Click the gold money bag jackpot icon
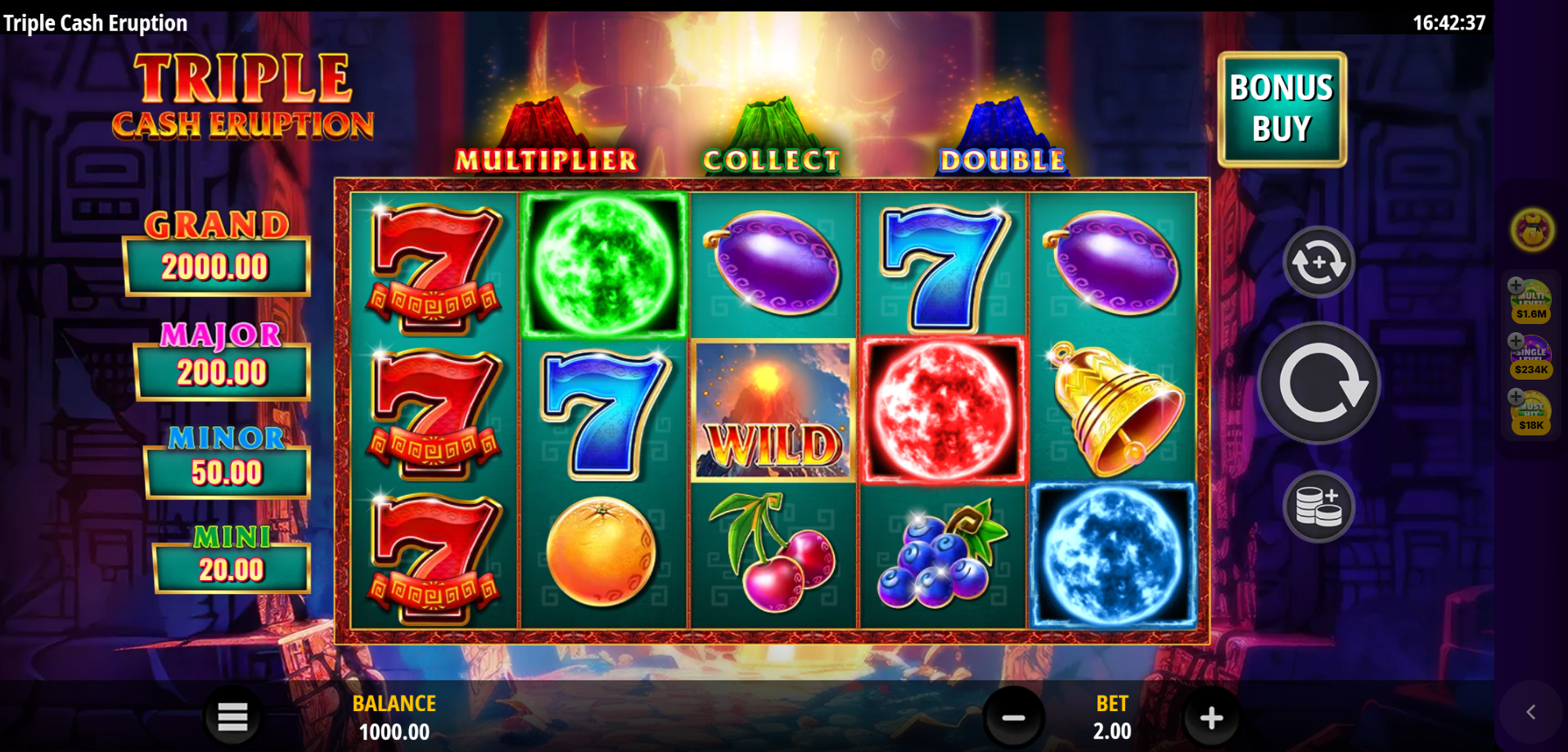The width and height of the screenshot is (1568, 752). click(x=1532, y=230)
